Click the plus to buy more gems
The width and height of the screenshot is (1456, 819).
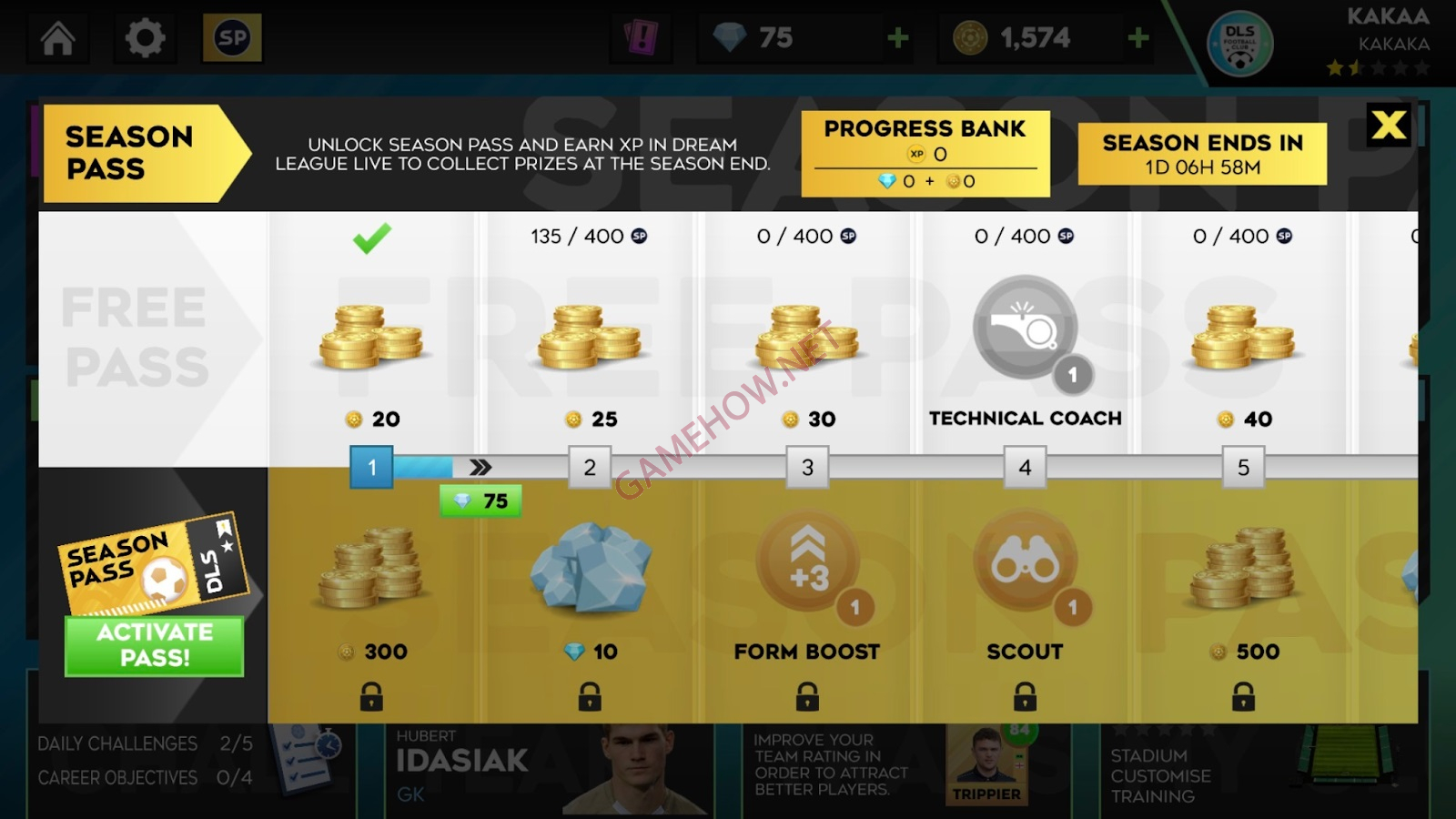pos(897,37)
